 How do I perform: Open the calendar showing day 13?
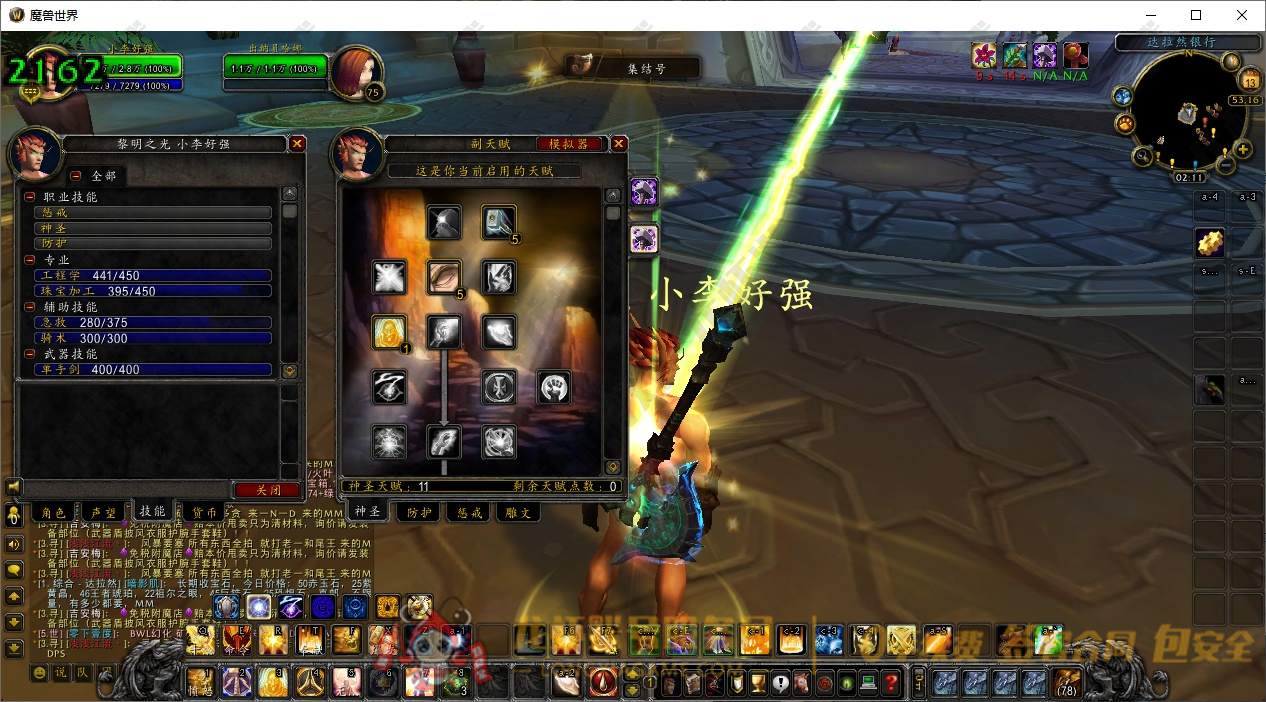coord(1249,81)
